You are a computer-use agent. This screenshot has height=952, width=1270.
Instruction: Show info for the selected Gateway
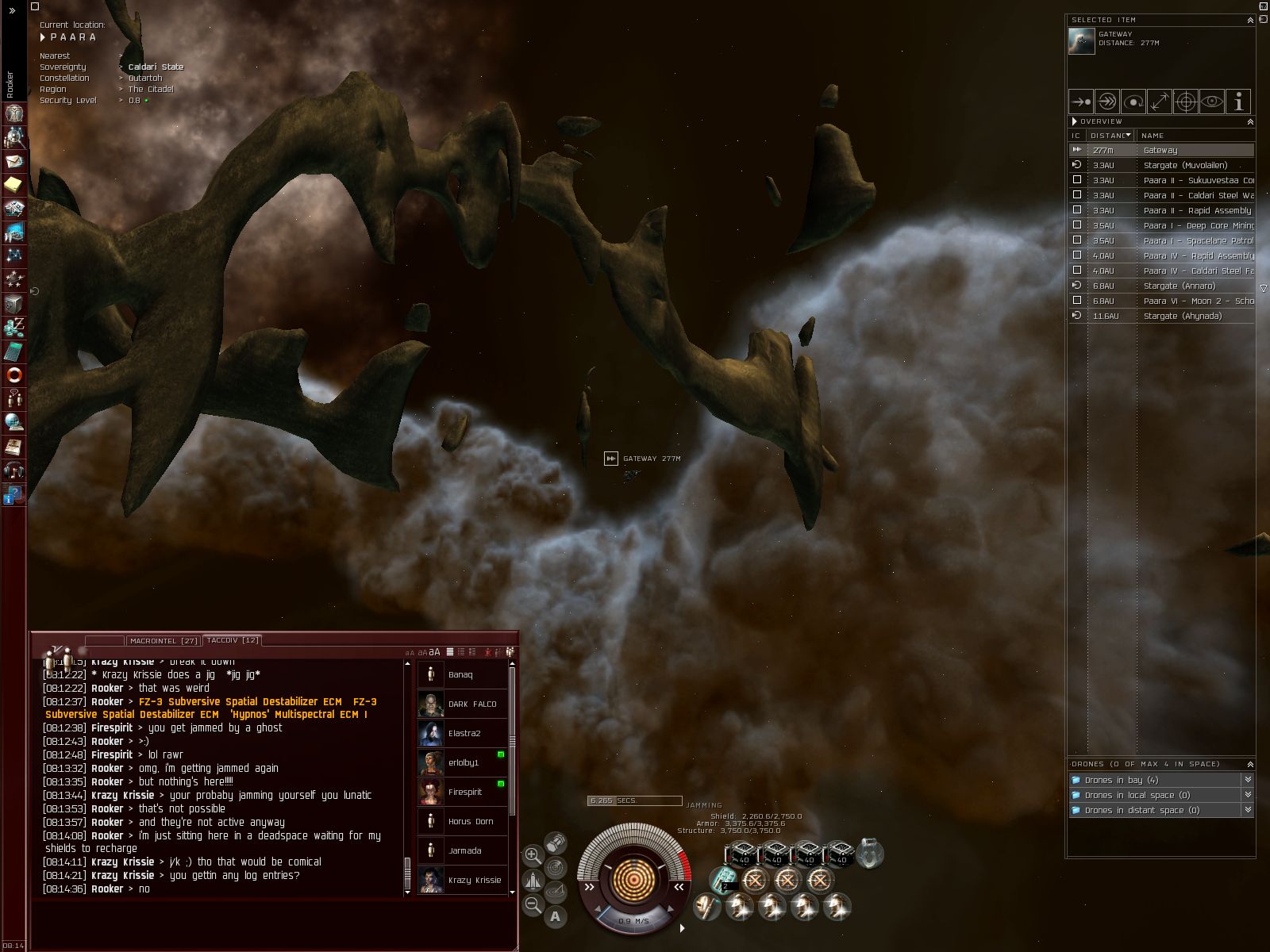click(x=1237, y=102)
